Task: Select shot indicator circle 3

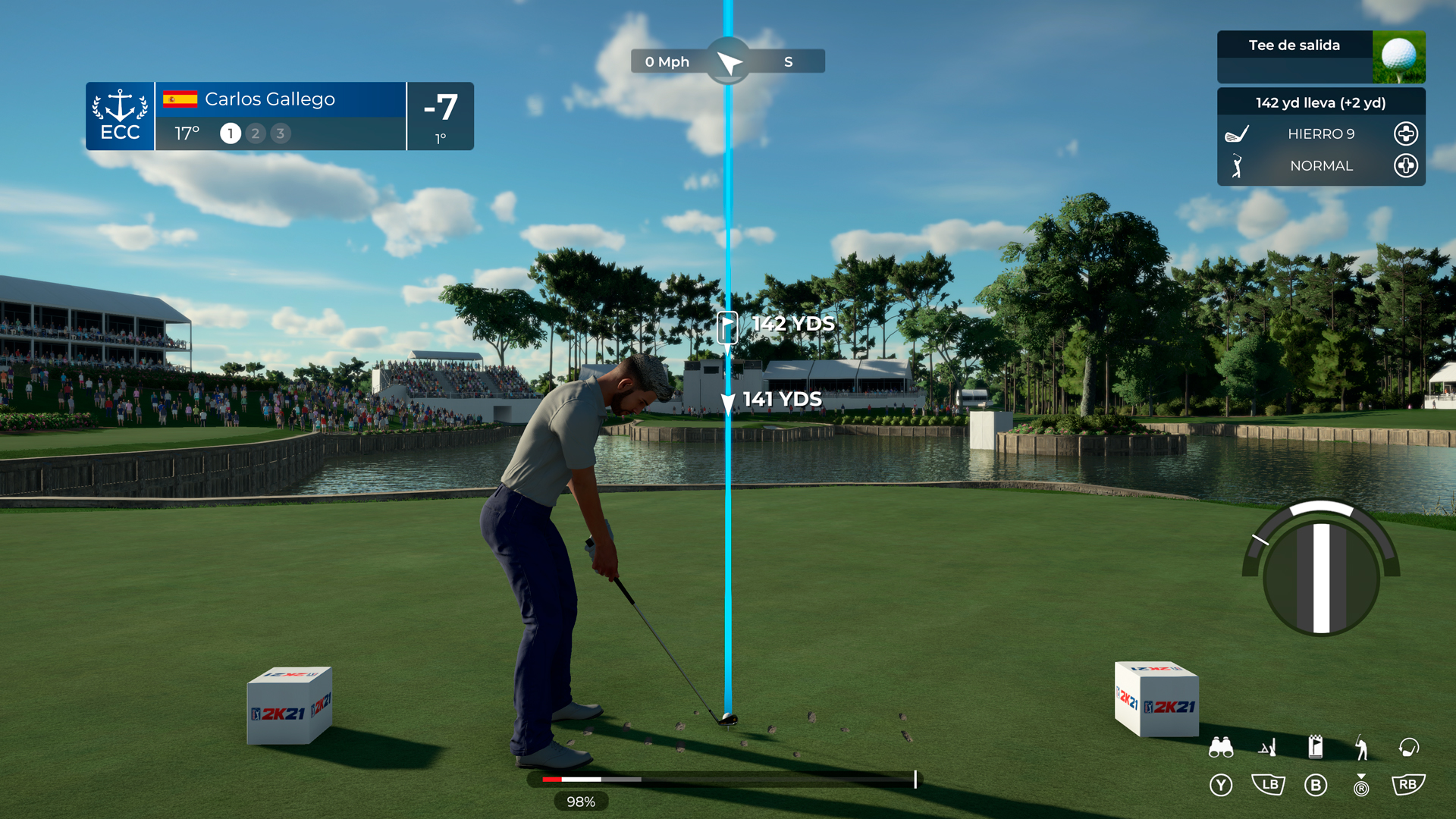Action: [x=281, y=133]
